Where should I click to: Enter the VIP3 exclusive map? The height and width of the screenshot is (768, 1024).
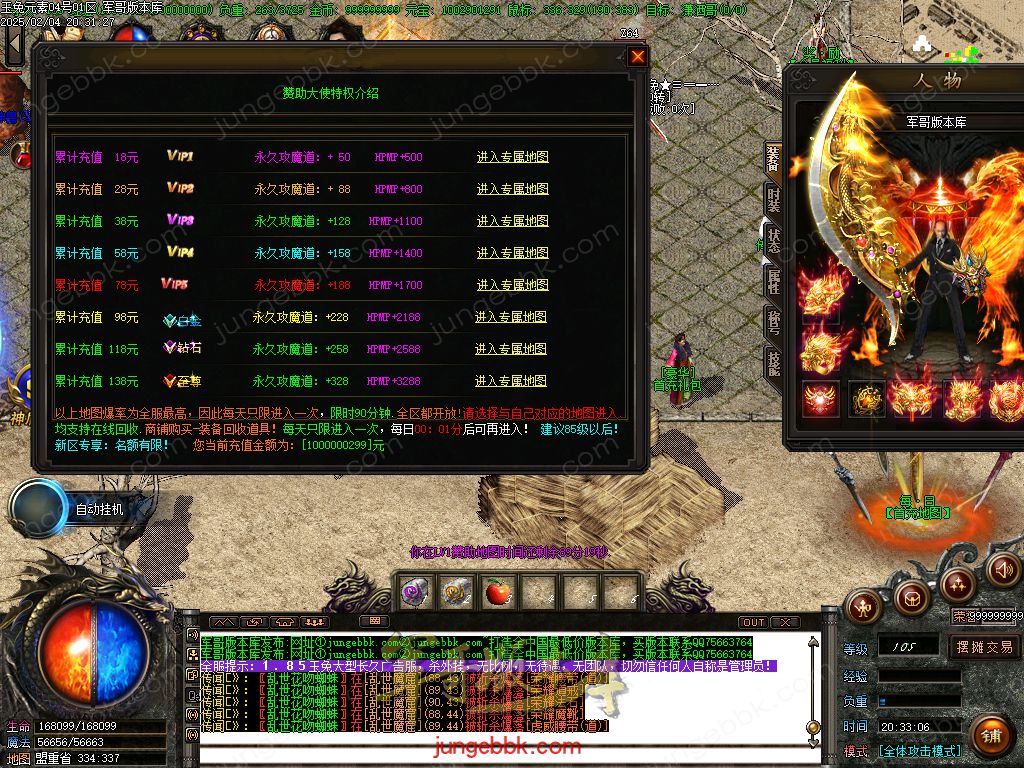tap(512, 221)
